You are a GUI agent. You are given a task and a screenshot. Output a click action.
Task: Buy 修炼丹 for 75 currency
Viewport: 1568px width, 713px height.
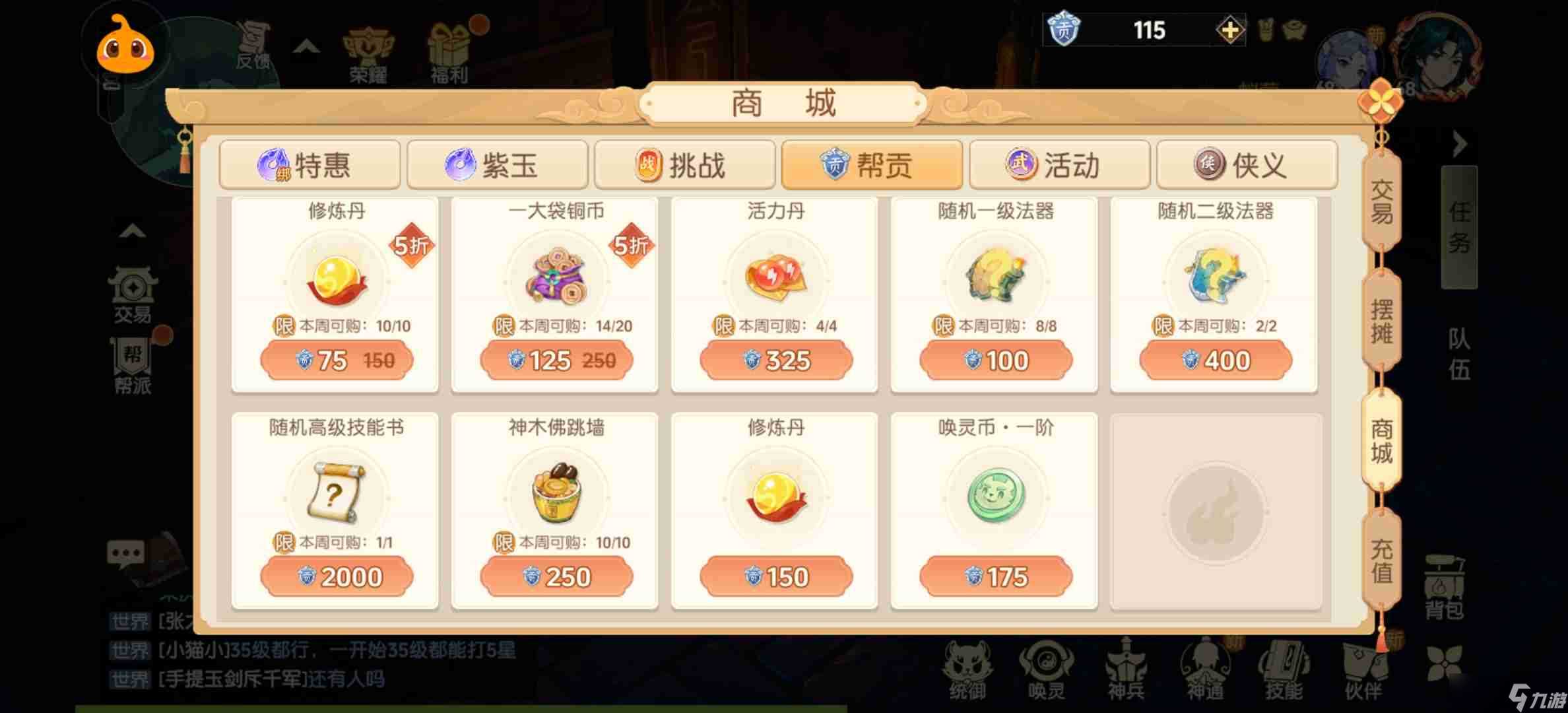337,360
